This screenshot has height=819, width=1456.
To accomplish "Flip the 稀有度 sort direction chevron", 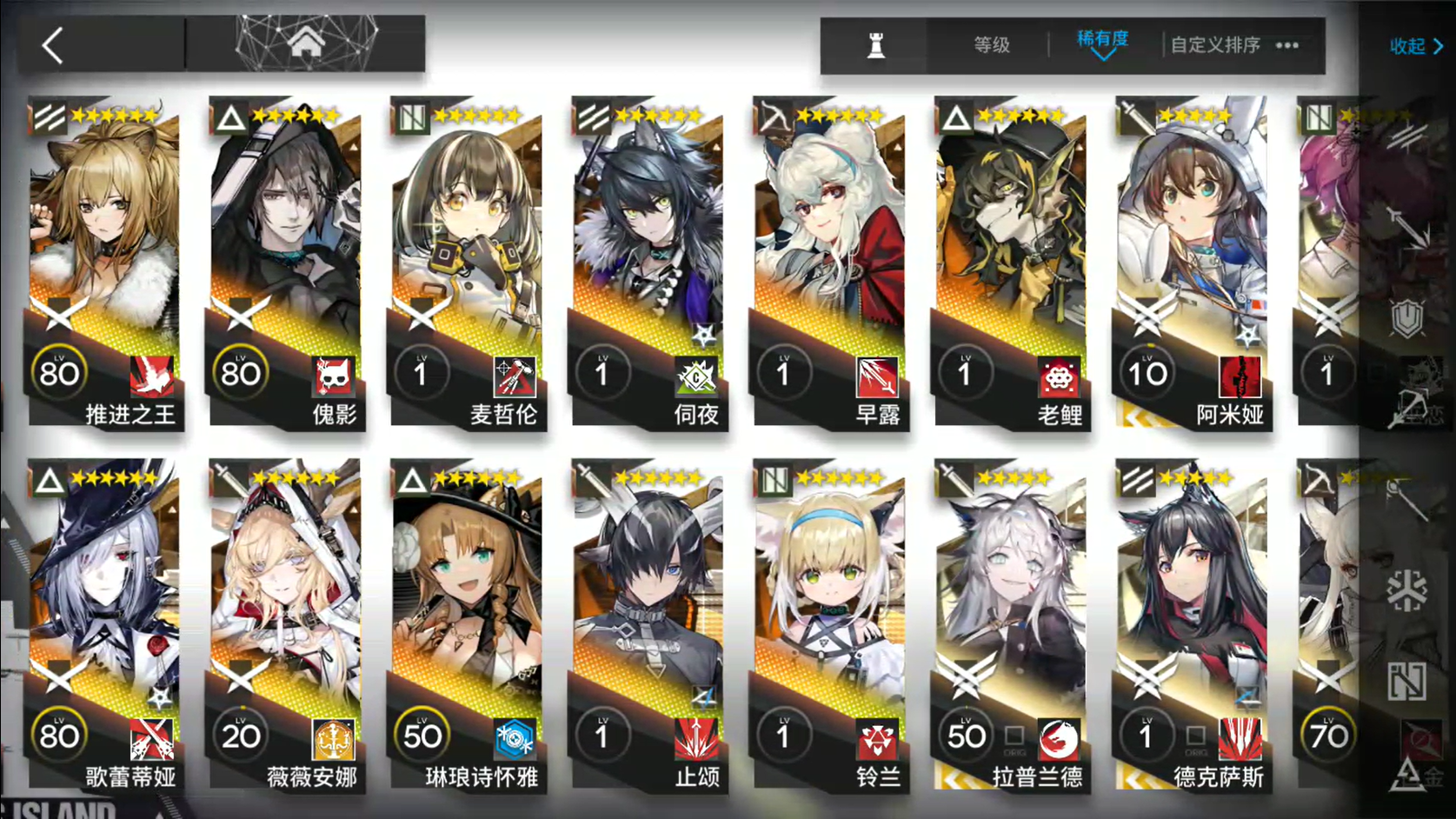I will (x=1104, y=56).
